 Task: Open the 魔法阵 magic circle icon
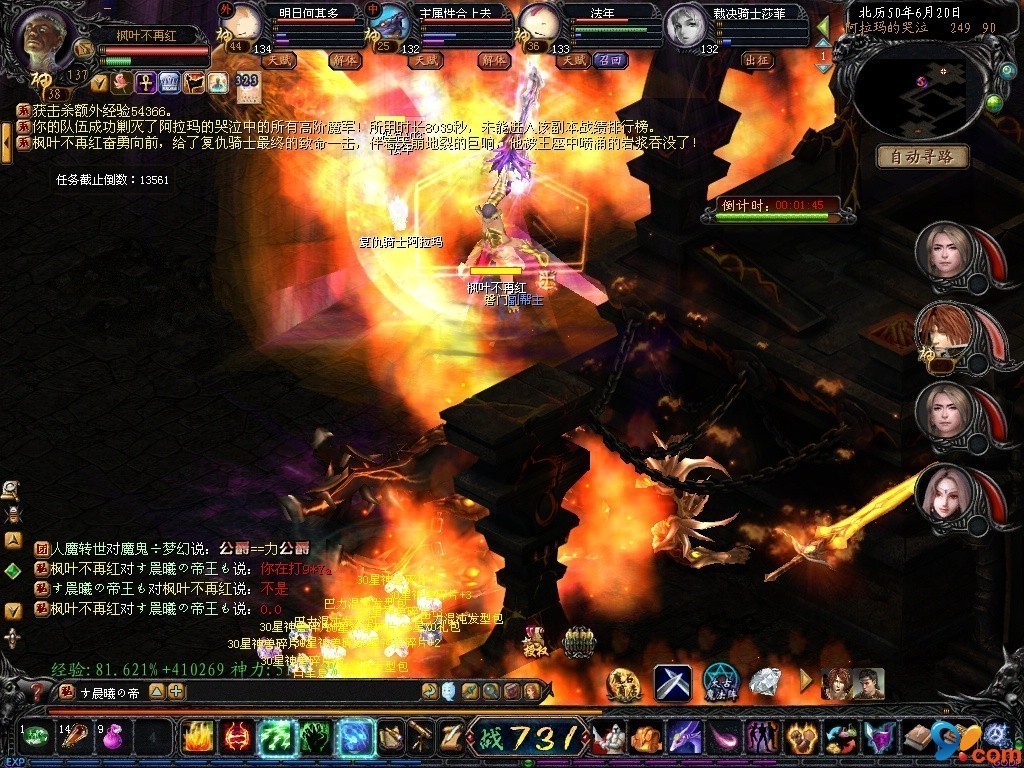coord(720,683)
